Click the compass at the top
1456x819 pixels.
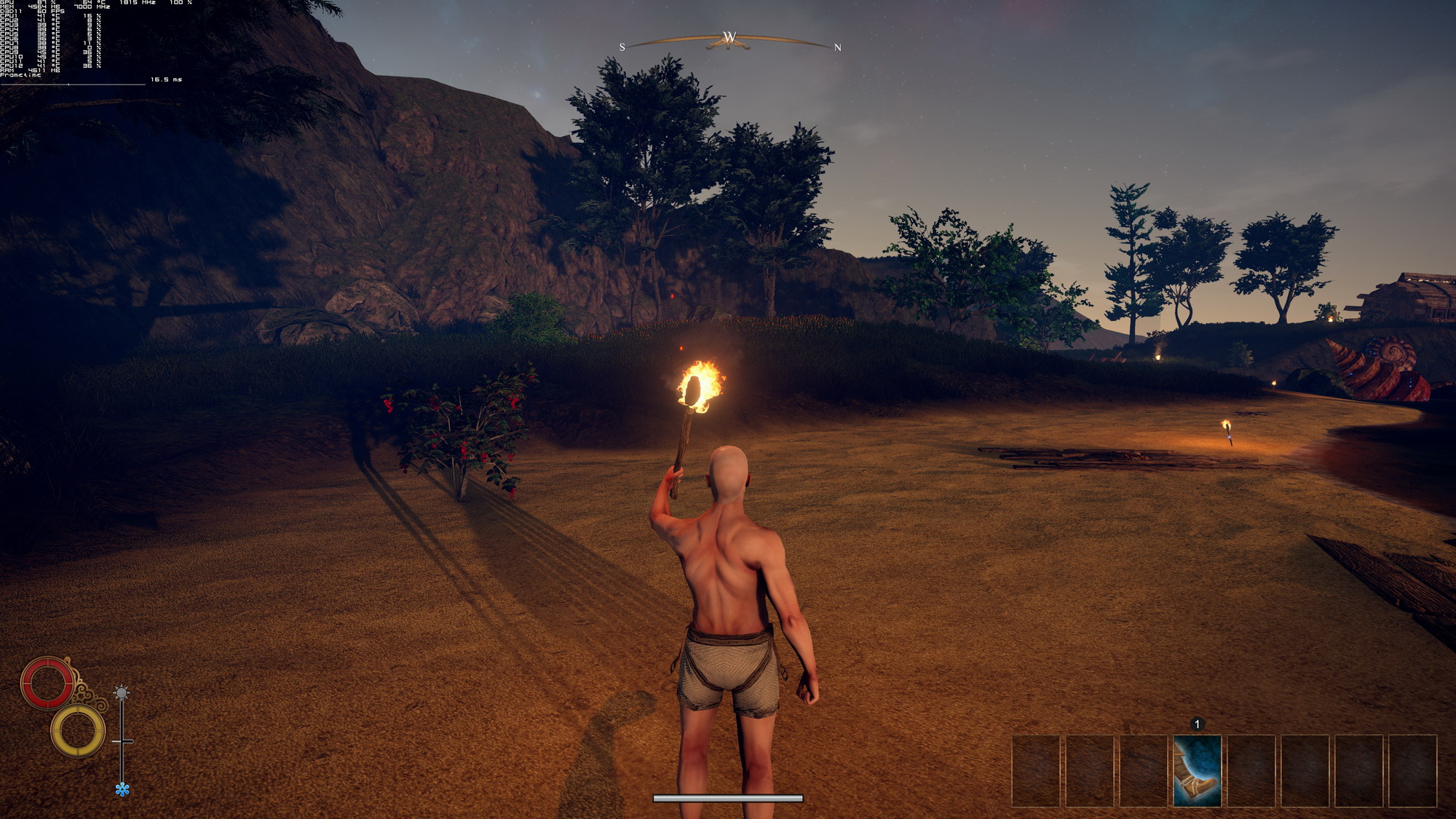[x=729, y=41]
